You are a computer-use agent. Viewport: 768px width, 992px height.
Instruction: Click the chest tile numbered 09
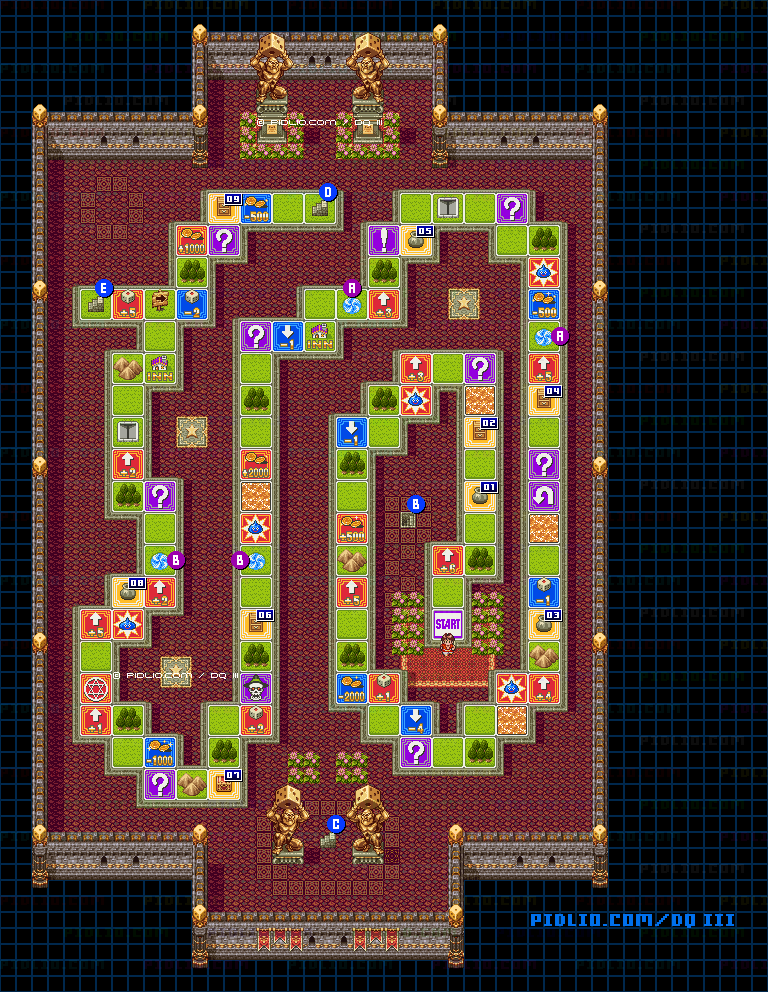tap(224, 208)
